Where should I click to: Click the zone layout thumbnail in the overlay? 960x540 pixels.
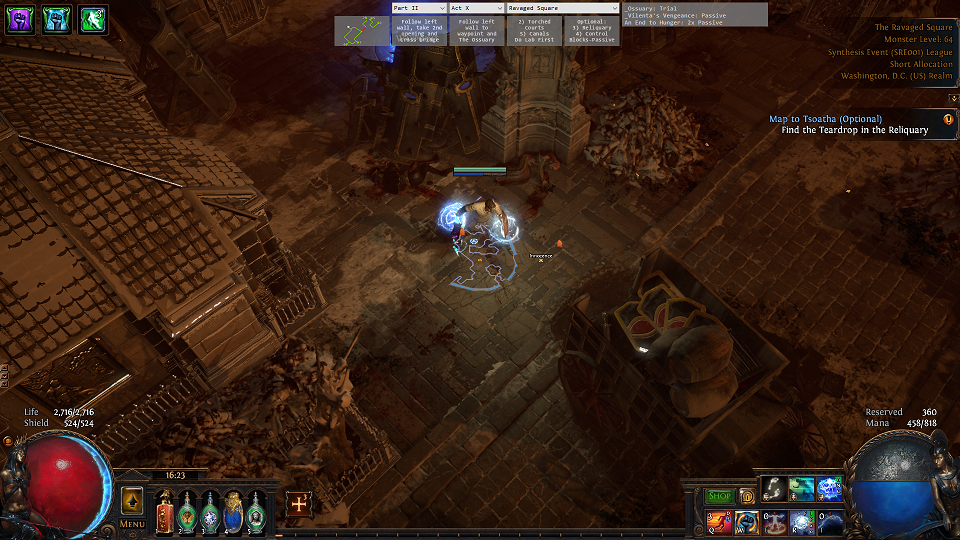tap(362, 31)
